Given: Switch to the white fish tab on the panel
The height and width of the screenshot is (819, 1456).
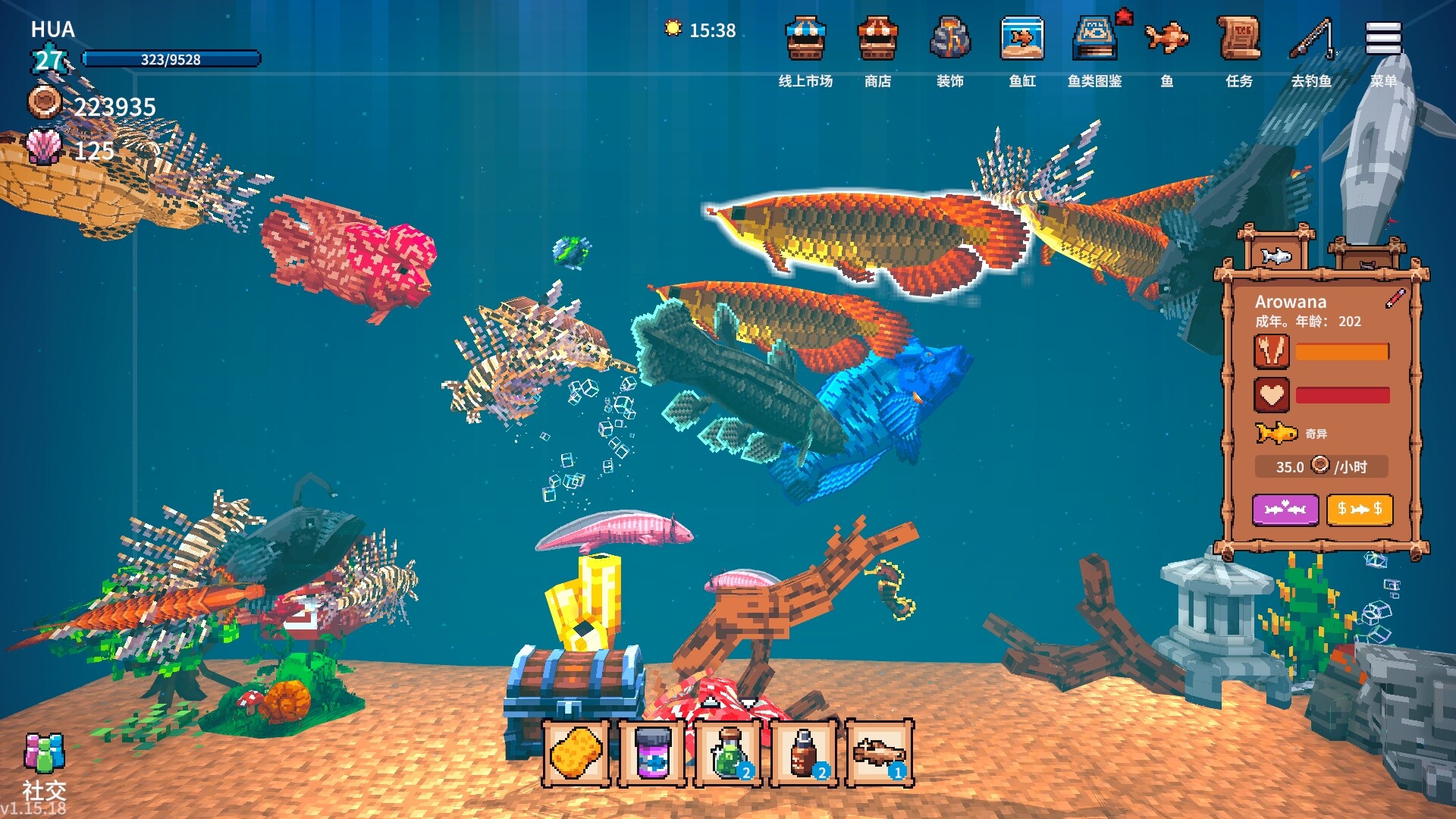Looking at the screenshot, I should [x=1278, y=254].
